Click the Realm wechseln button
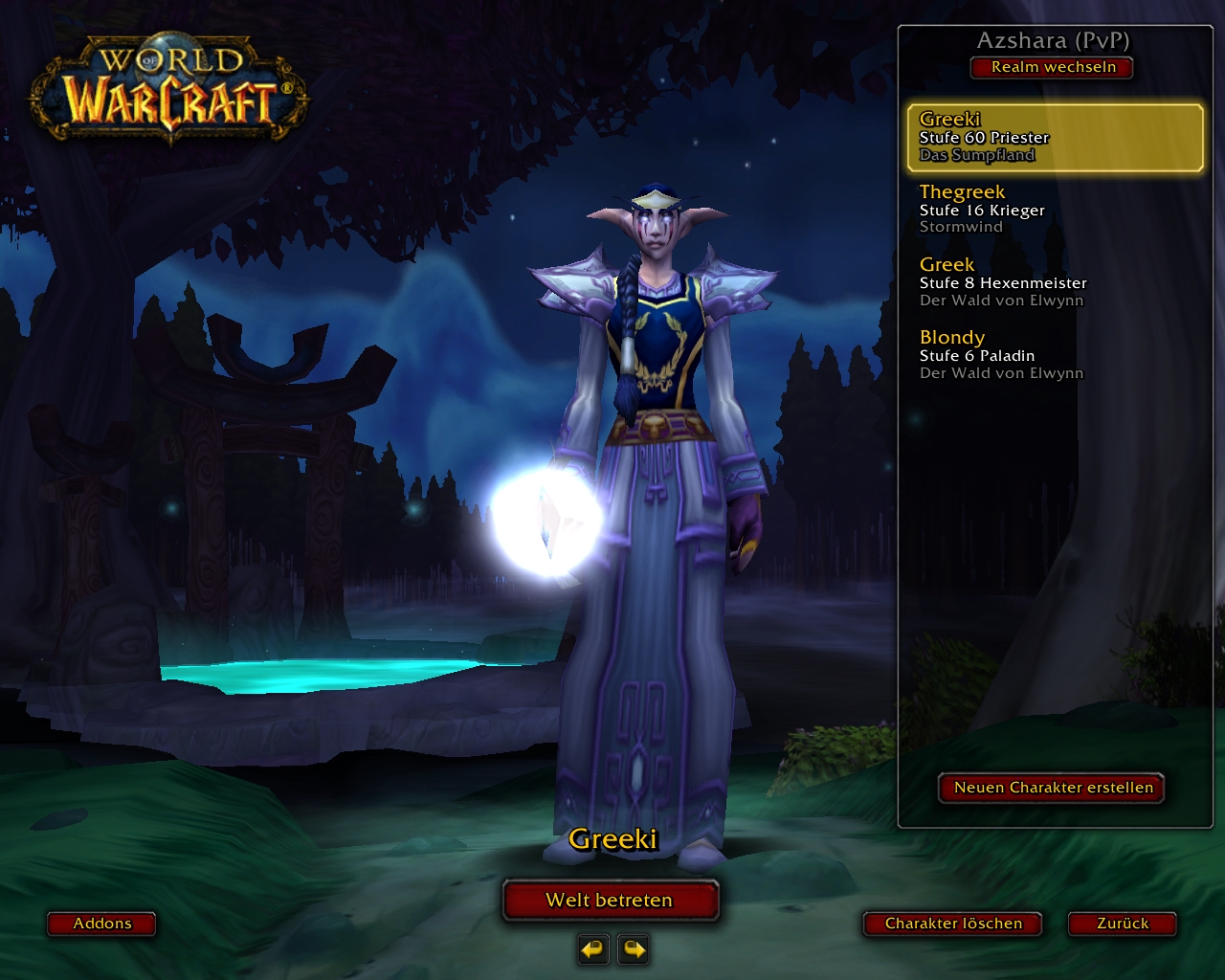 click(1053, 67)
